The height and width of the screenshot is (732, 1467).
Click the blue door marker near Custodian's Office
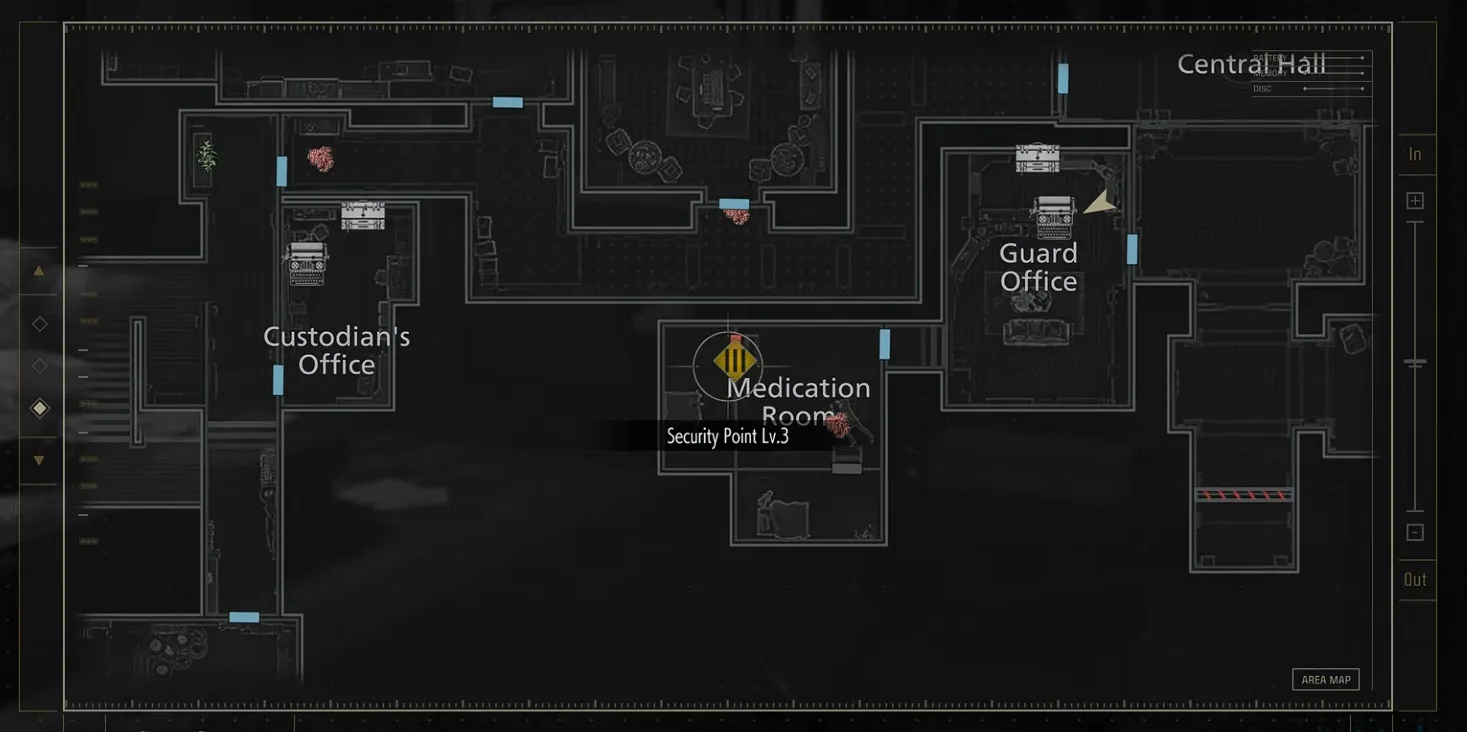(x=276, y=380)
